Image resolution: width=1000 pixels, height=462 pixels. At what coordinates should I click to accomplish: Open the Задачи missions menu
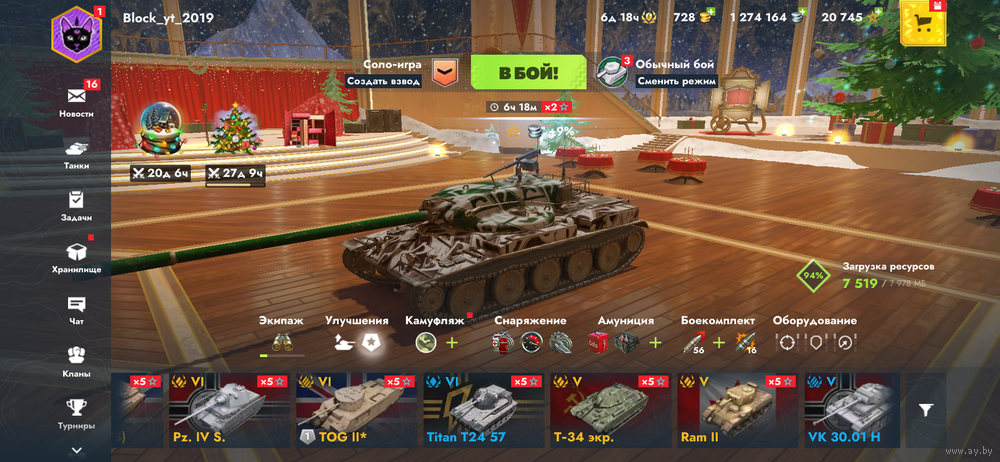[x=77, y=206]
